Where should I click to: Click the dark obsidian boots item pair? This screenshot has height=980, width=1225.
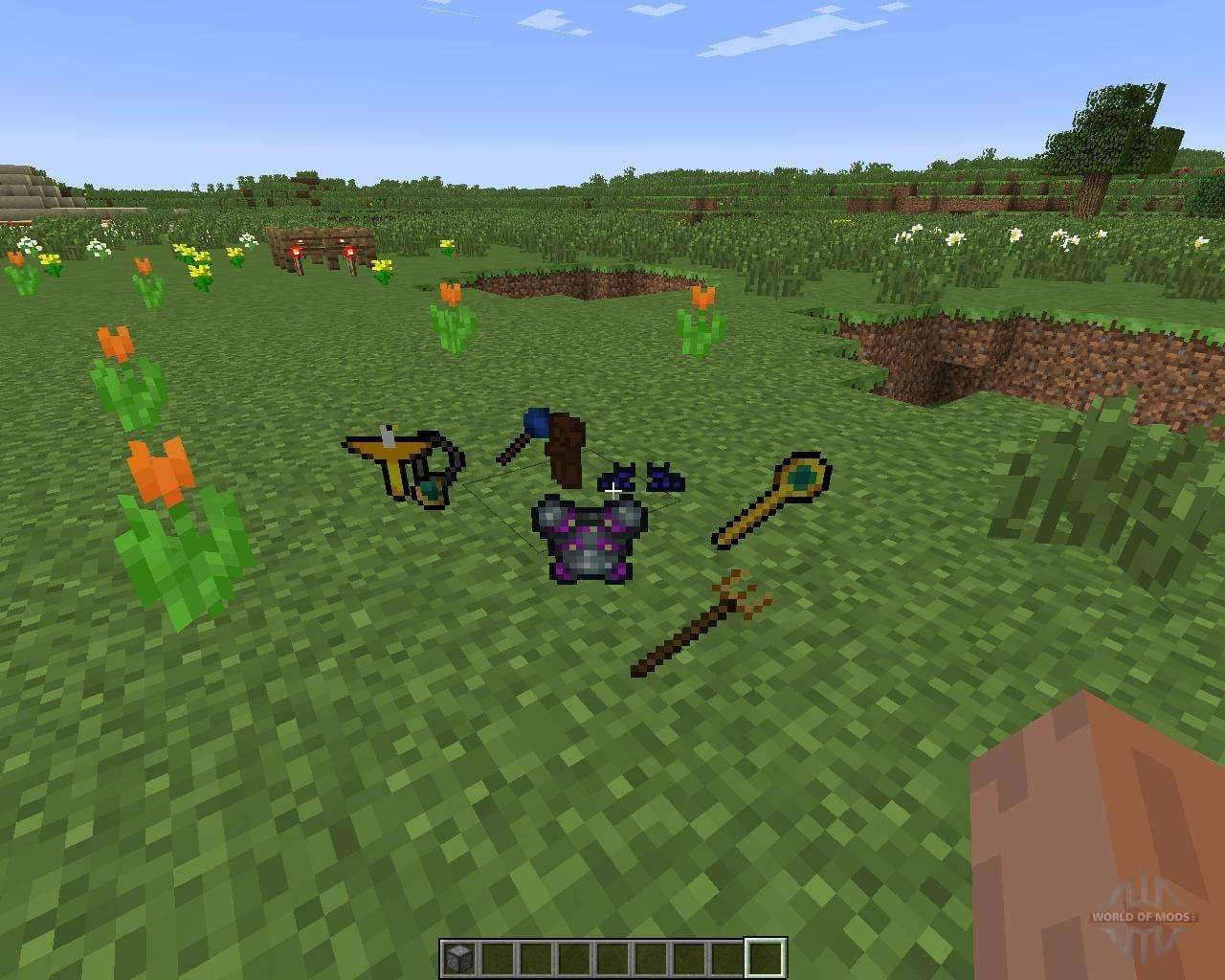641,479
